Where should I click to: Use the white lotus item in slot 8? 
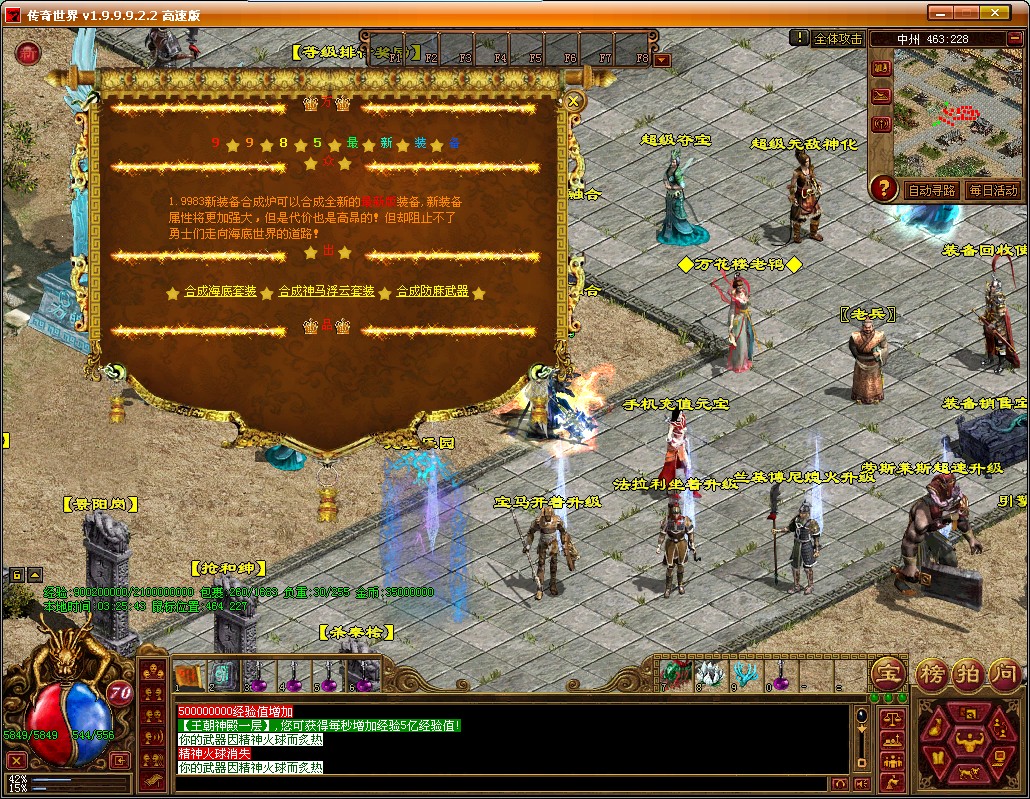(x=709, y=672)
